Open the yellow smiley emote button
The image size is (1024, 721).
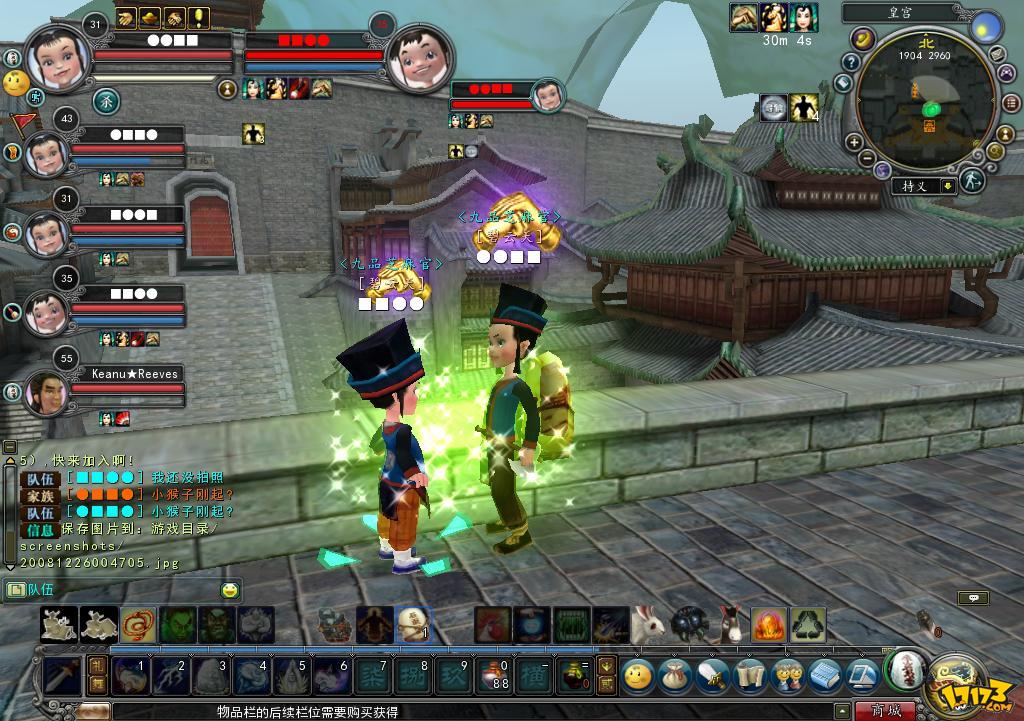(x=636, y=675)
